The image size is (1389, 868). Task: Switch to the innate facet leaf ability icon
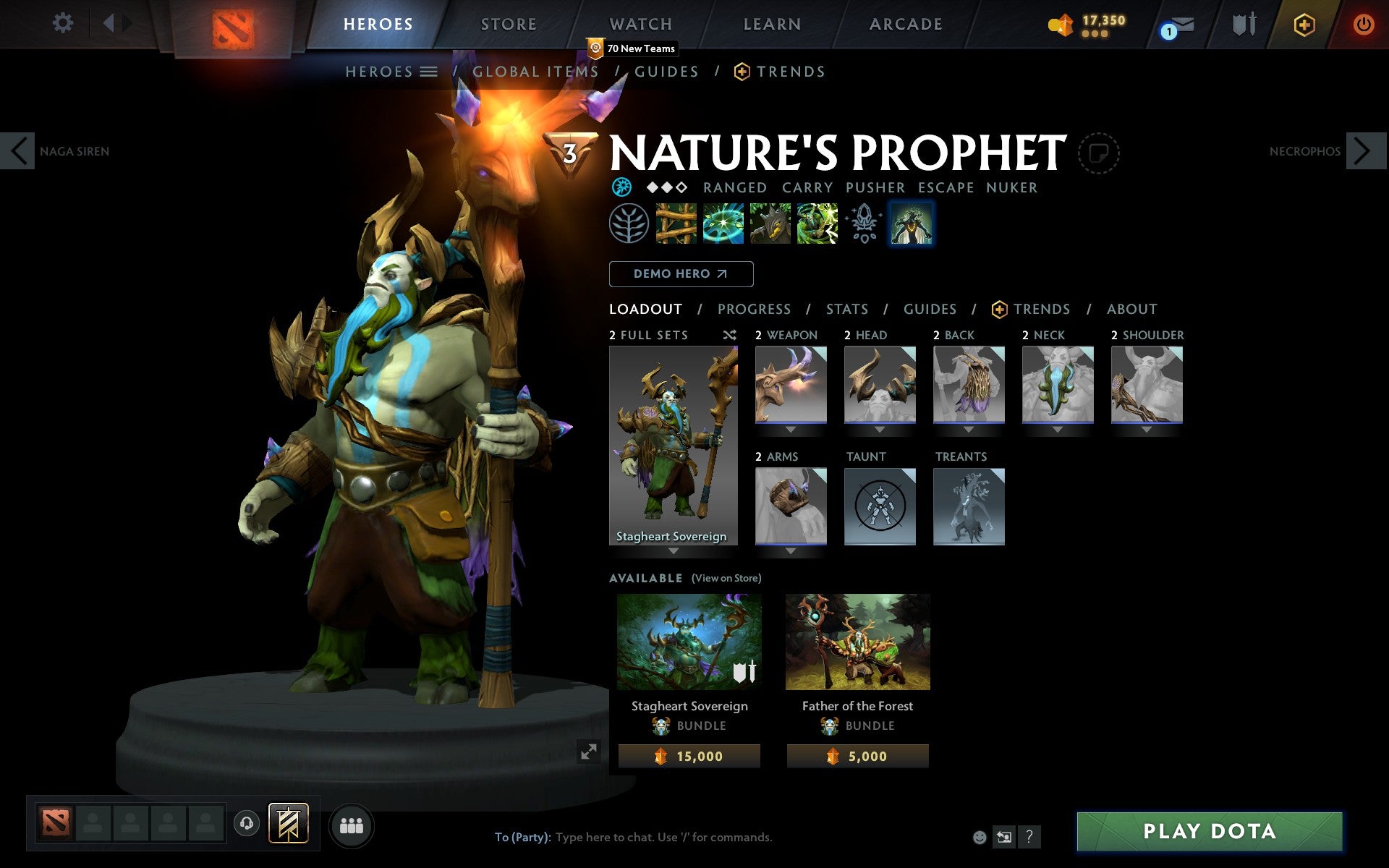click(x=628, y=224)
